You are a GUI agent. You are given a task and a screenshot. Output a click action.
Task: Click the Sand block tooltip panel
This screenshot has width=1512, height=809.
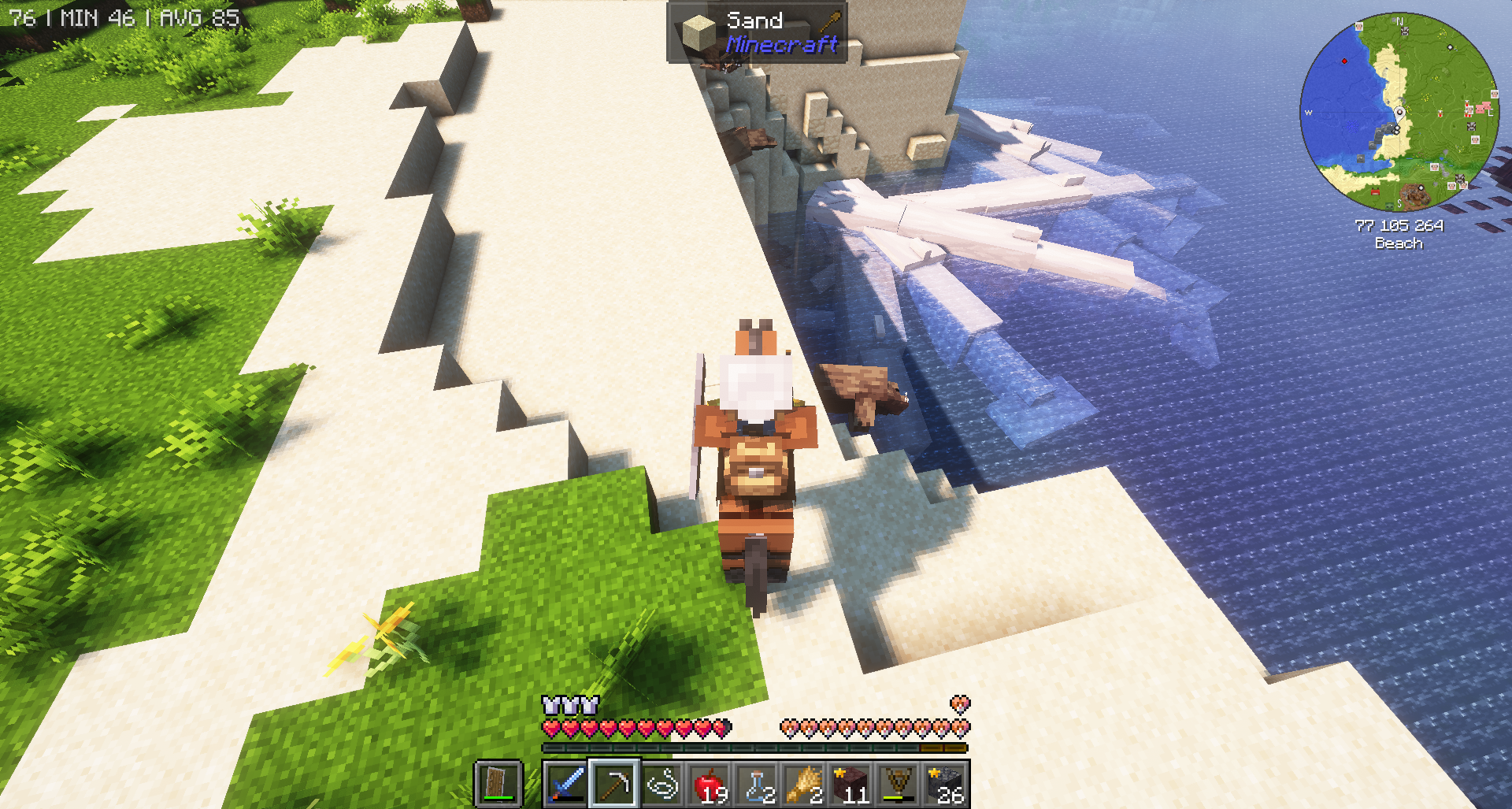pos(757,32)
